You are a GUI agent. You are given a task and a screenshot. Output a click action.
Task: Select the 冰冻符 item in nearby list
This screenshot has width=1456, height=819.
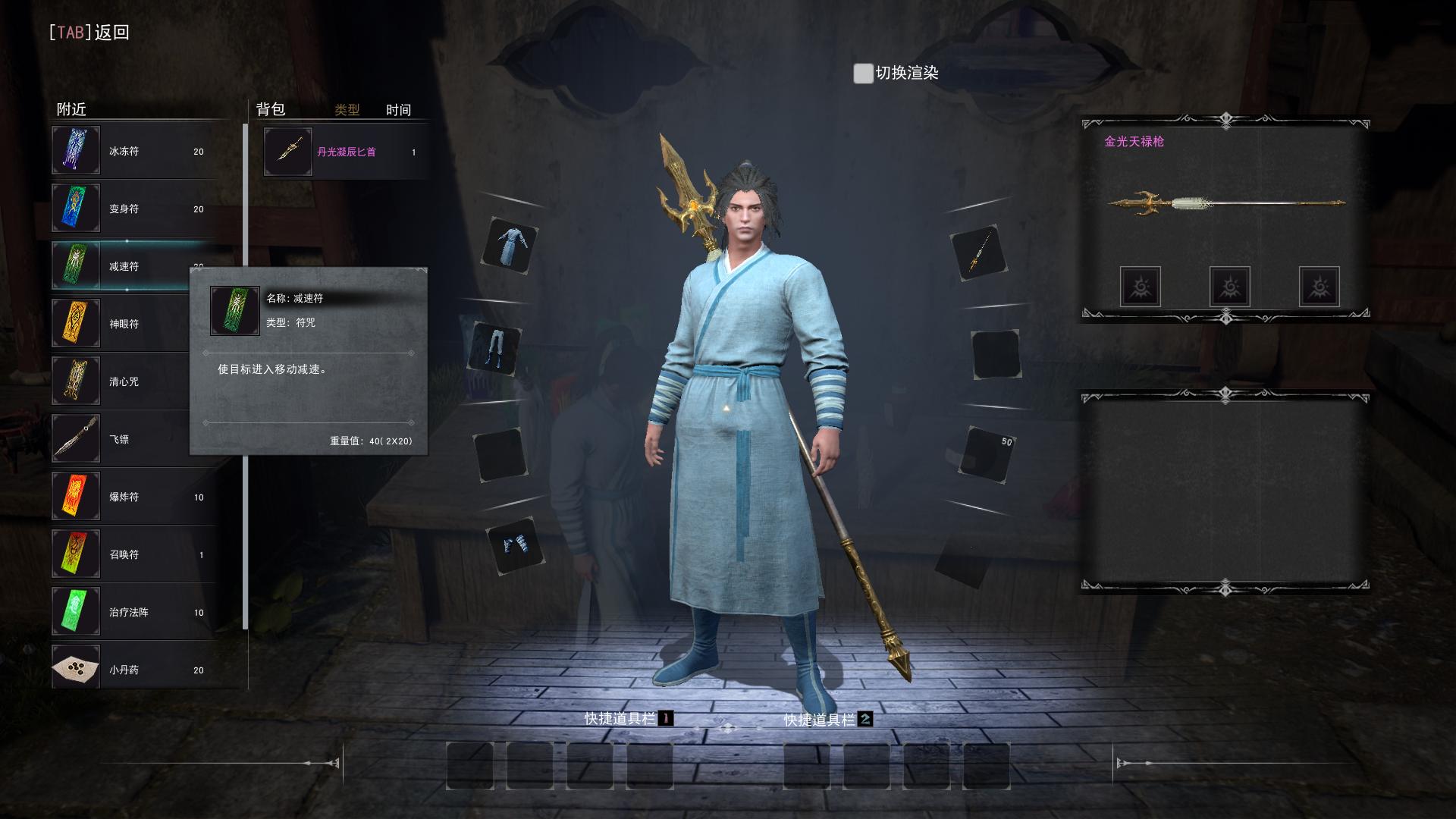[x=133, y=151]
